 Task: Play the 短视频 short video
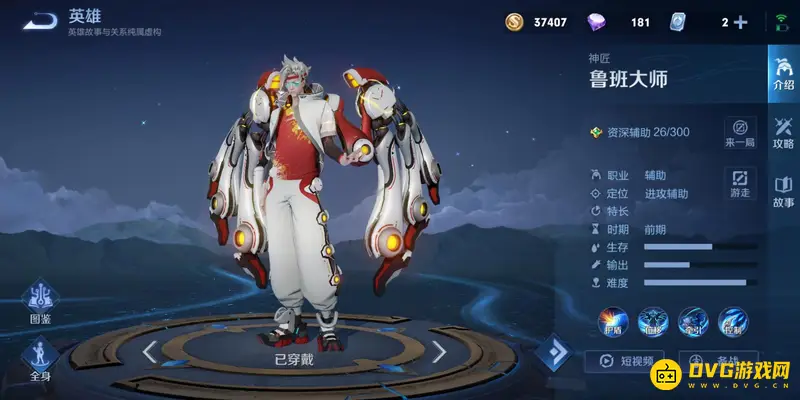coord(626,362)
